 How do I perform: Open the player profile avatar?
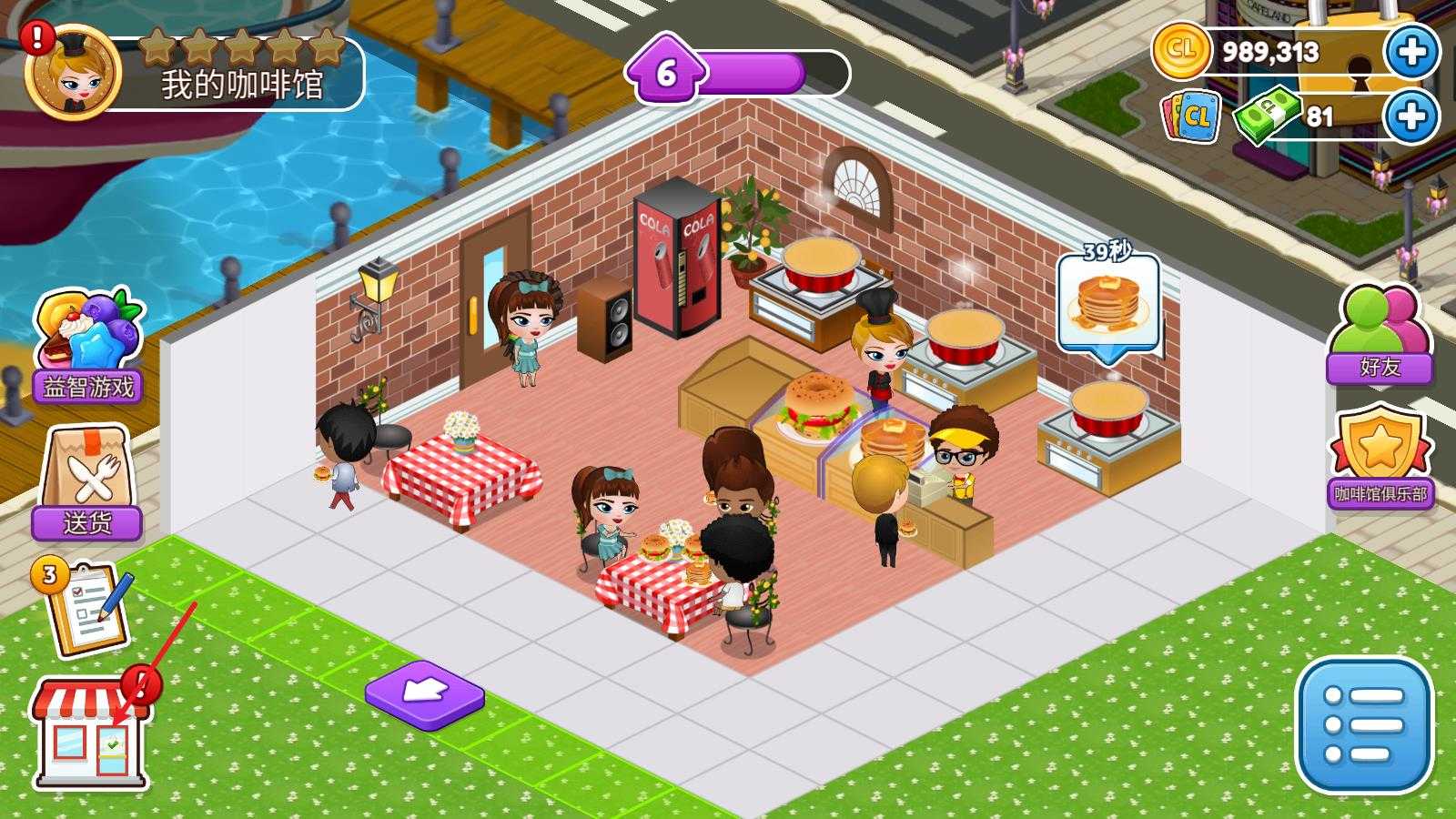73,75
